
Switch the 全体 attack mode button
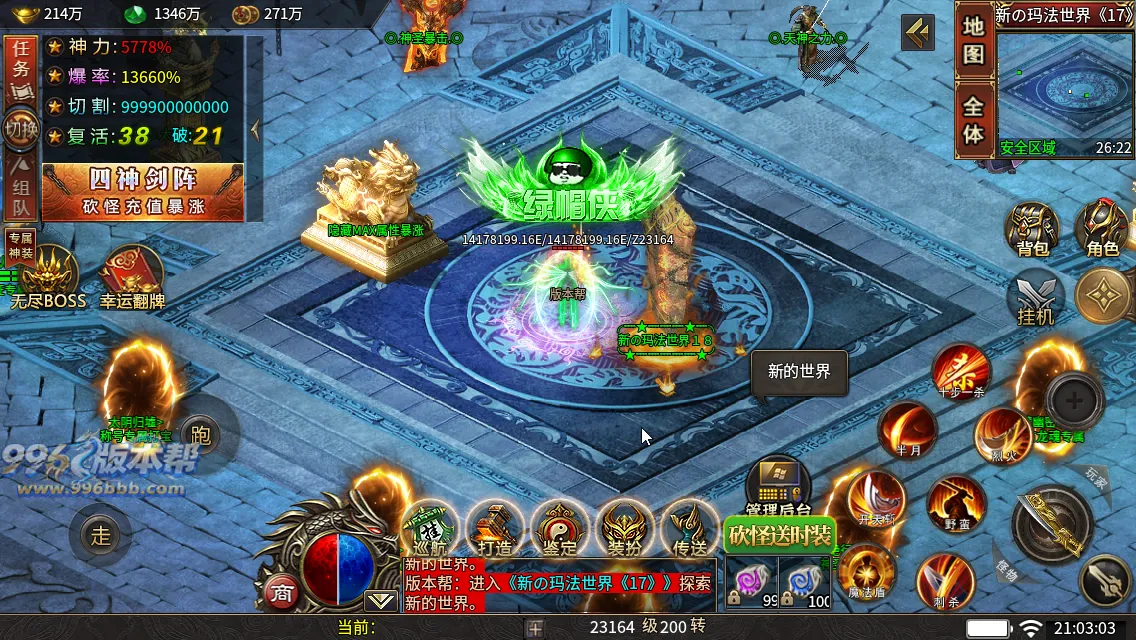973,120
